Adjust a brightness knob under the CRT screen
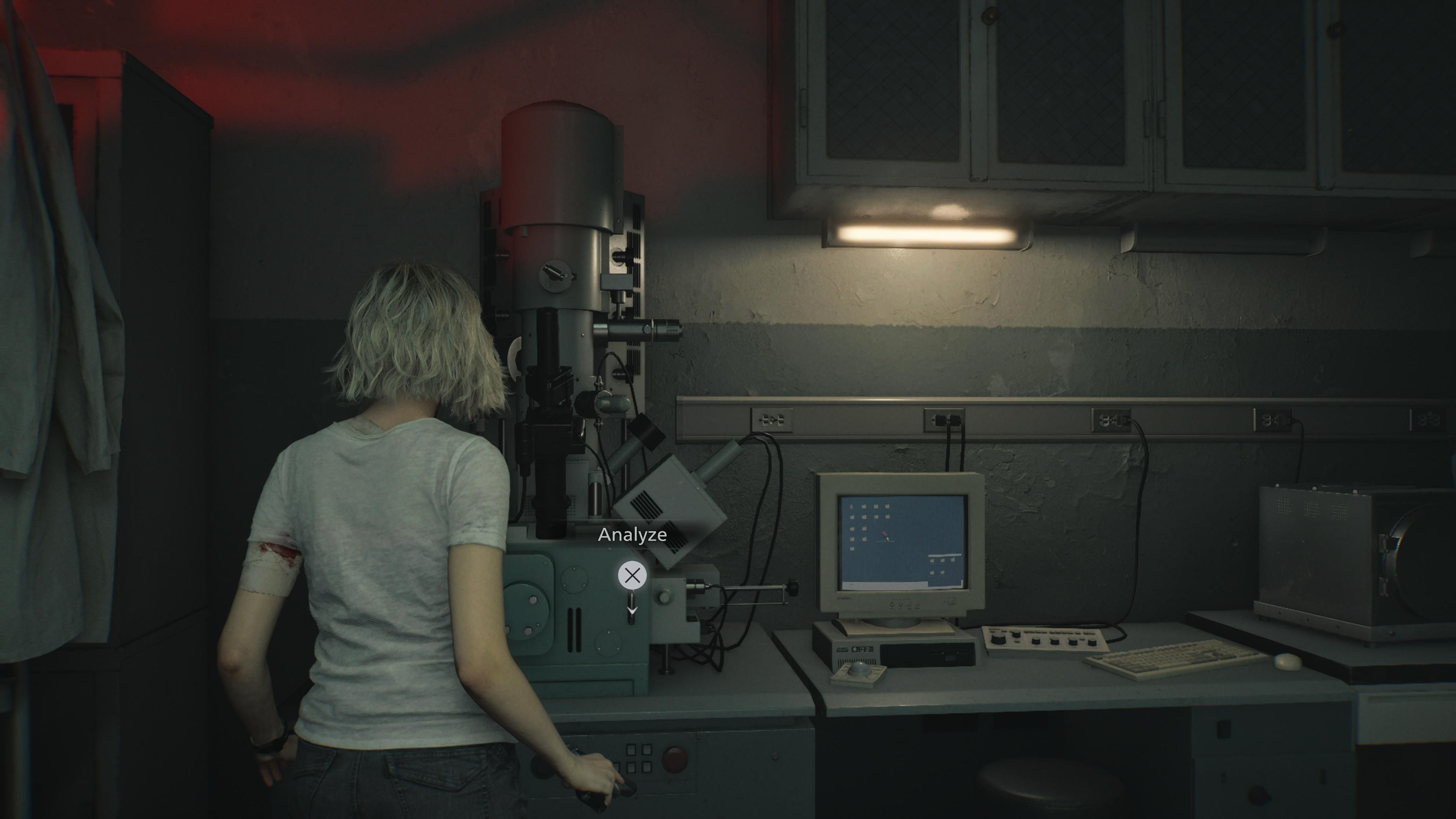The width and height of the screenshot is (1456, 819). [901, 604]
